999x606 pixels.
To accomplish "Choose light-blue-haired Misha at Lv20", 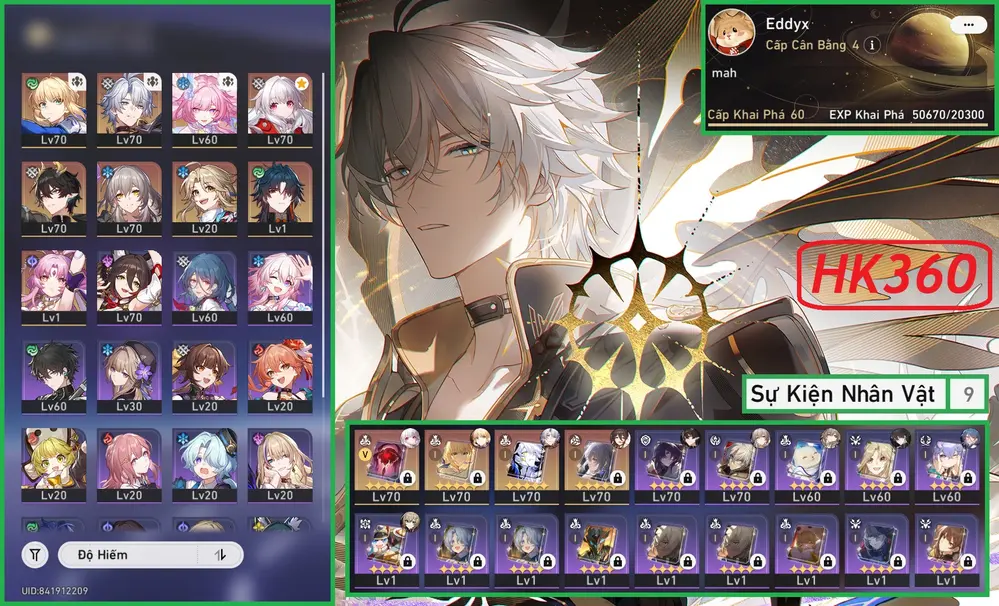I will point(202,466).
